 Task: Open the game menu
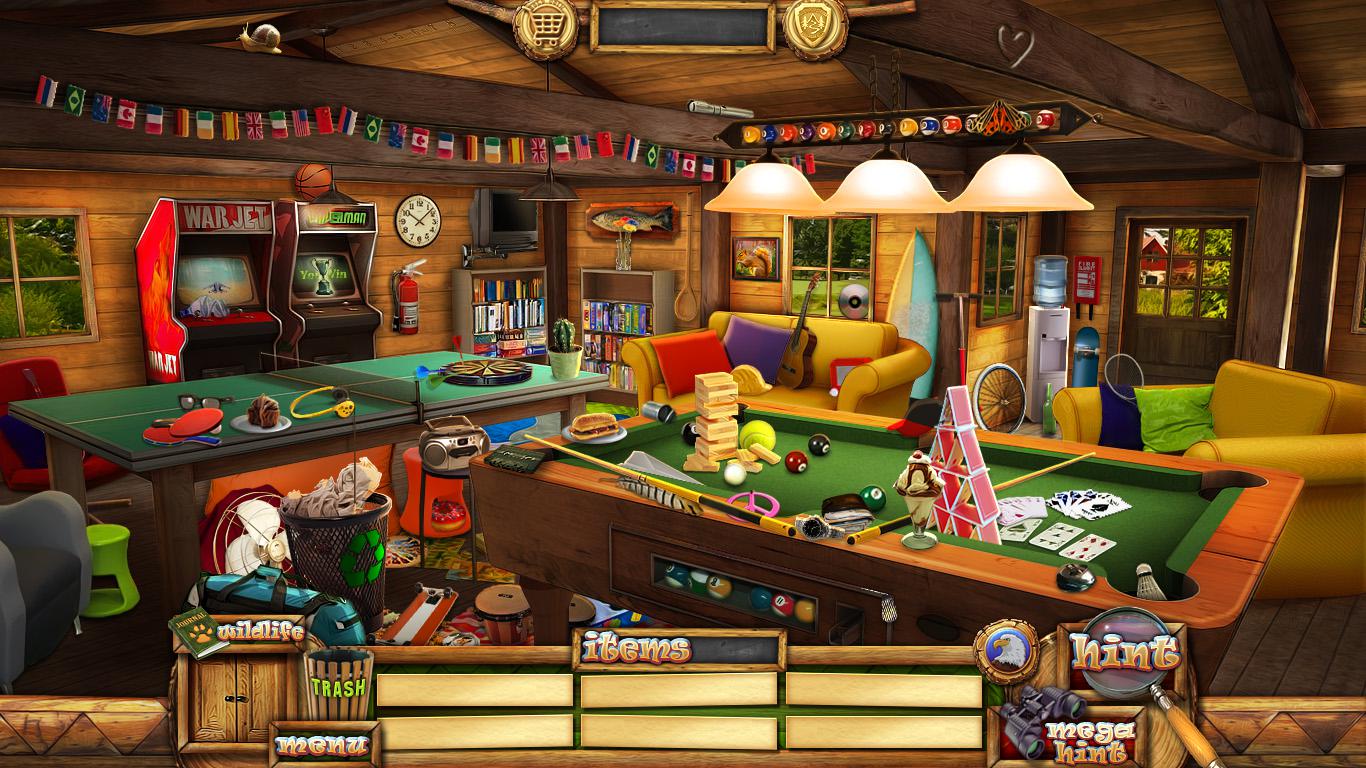(x=322, y=745)
